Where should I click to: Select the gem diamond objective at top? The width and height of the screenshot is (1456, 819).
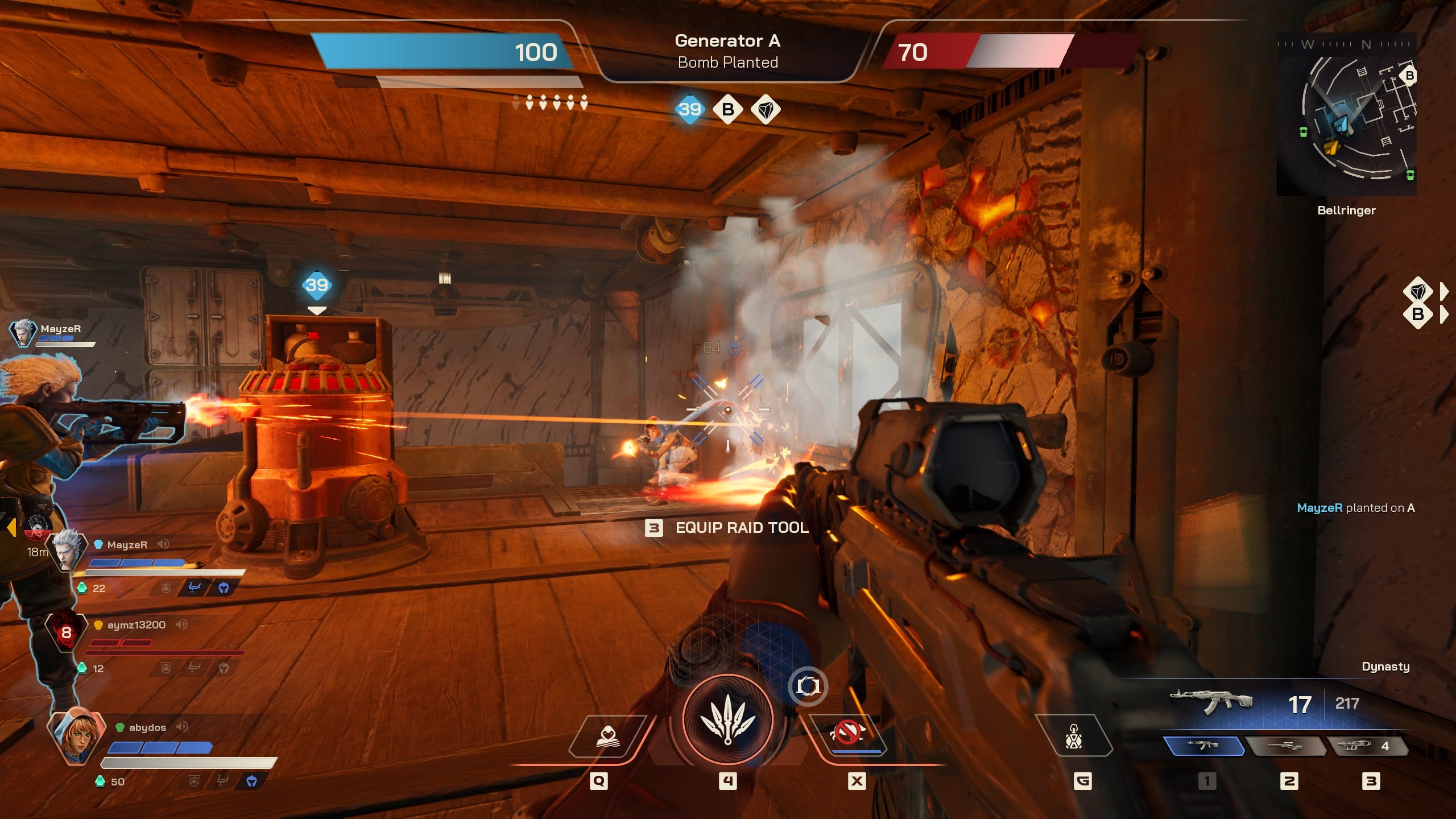coord(766,109)
